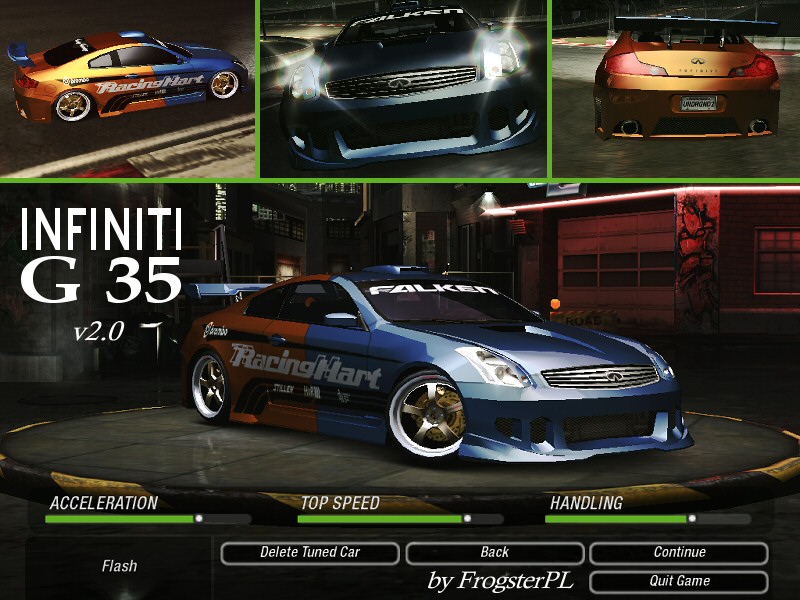Click the Delete Tuned Car button
The image size is (800, 600).
(x=309, y=552)
